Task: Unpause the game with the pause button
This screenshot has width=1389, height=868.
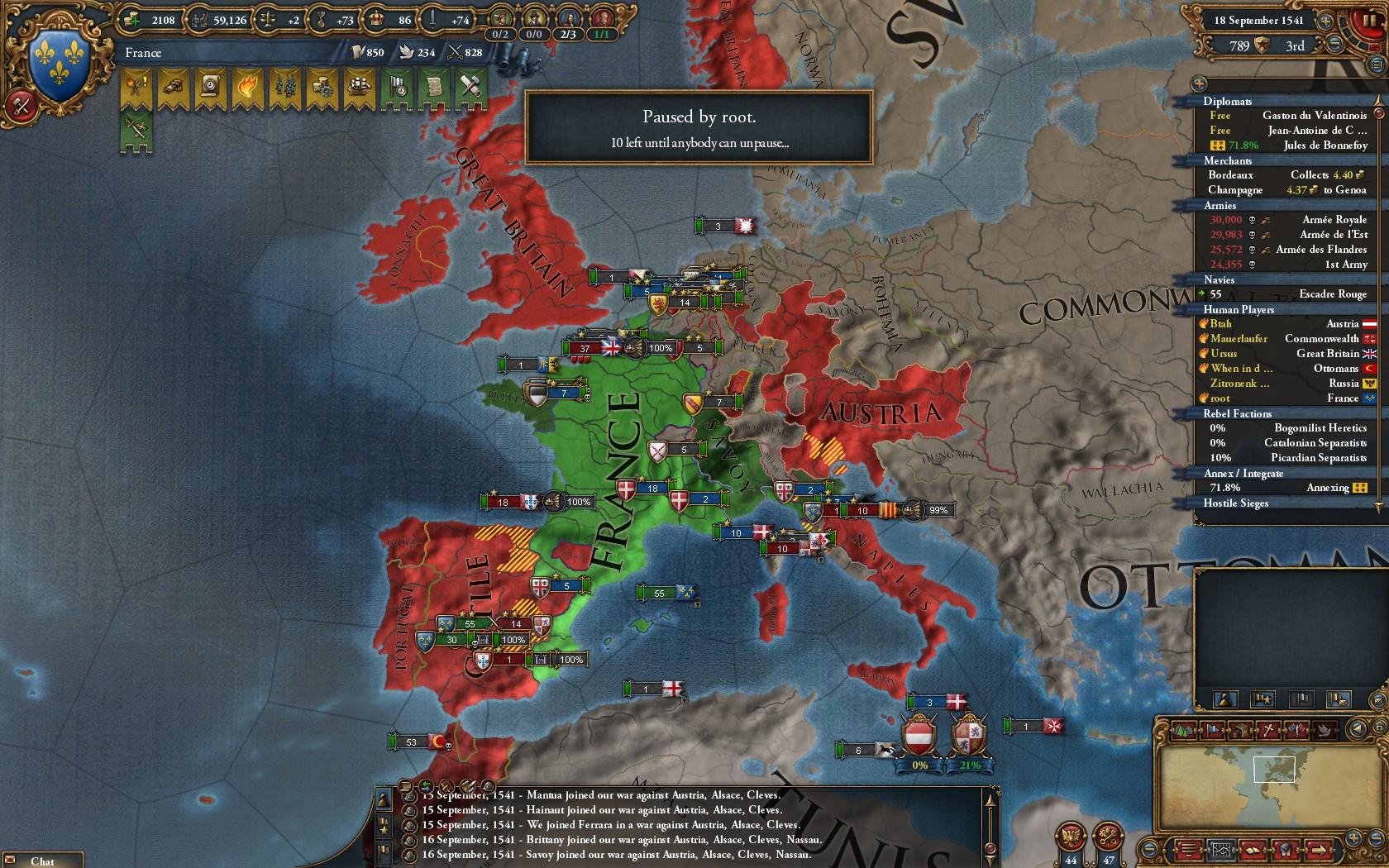Action: pyautogui.click(x=1368, y=22)
